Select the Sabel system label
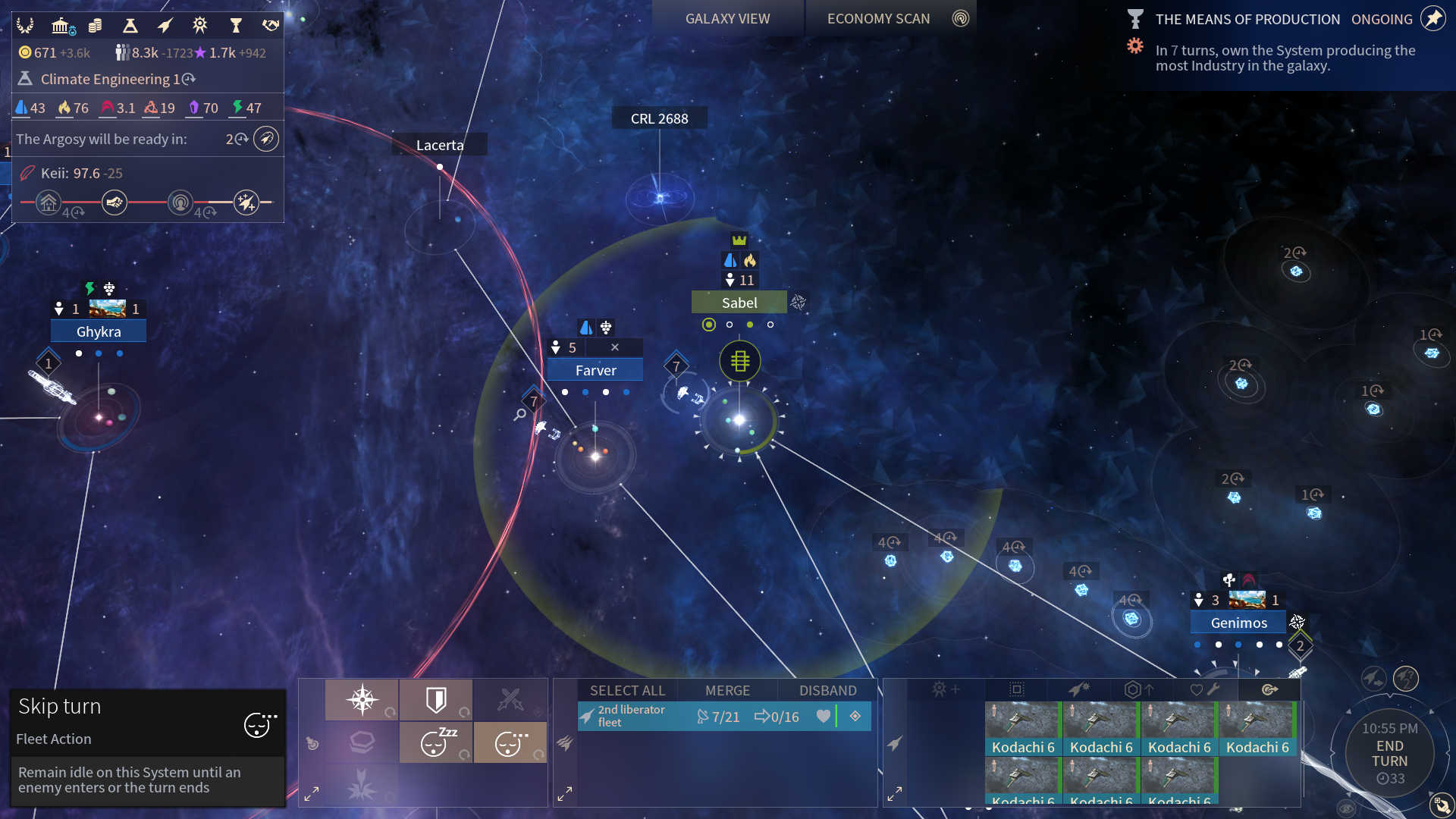Screen dimensions: 1456x819 (x=739, y=303)
